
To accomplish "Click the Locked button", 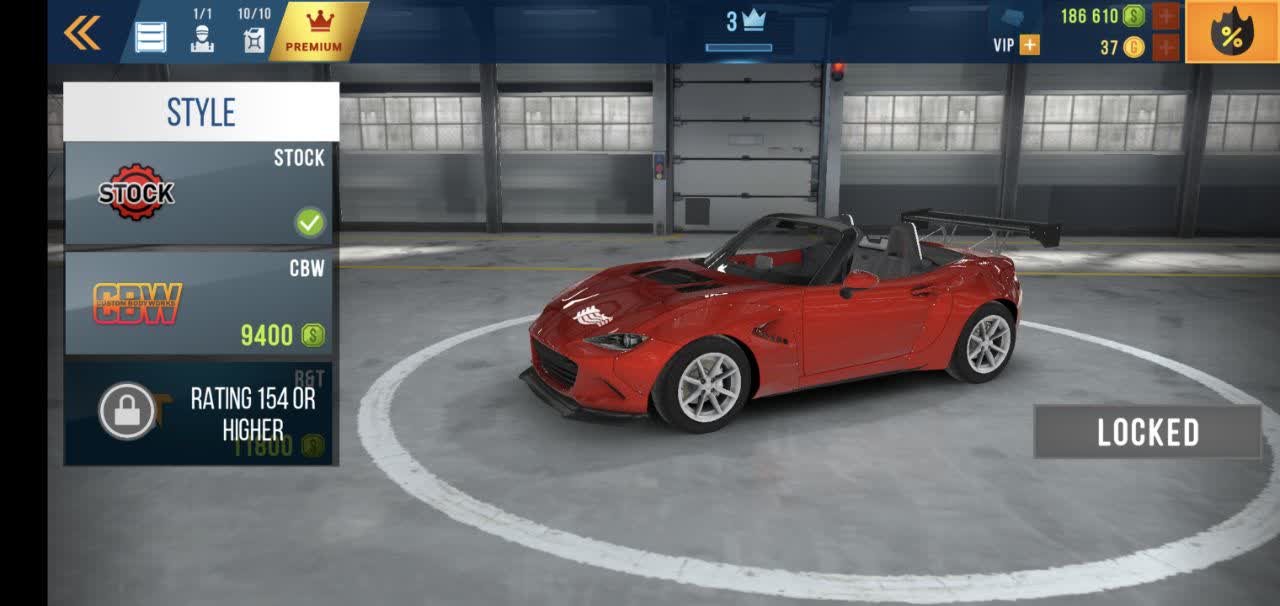I will click(x=1147, y=432).
